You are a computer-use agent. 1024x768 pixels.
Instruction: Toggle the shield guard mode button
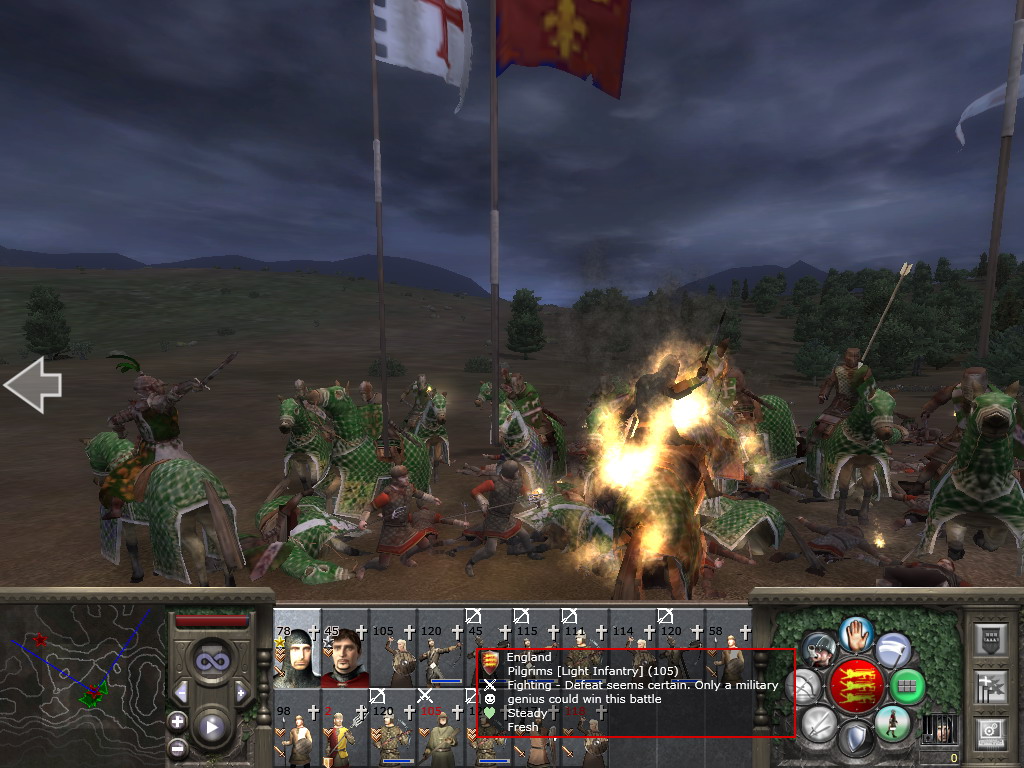[x=856, y=740]
